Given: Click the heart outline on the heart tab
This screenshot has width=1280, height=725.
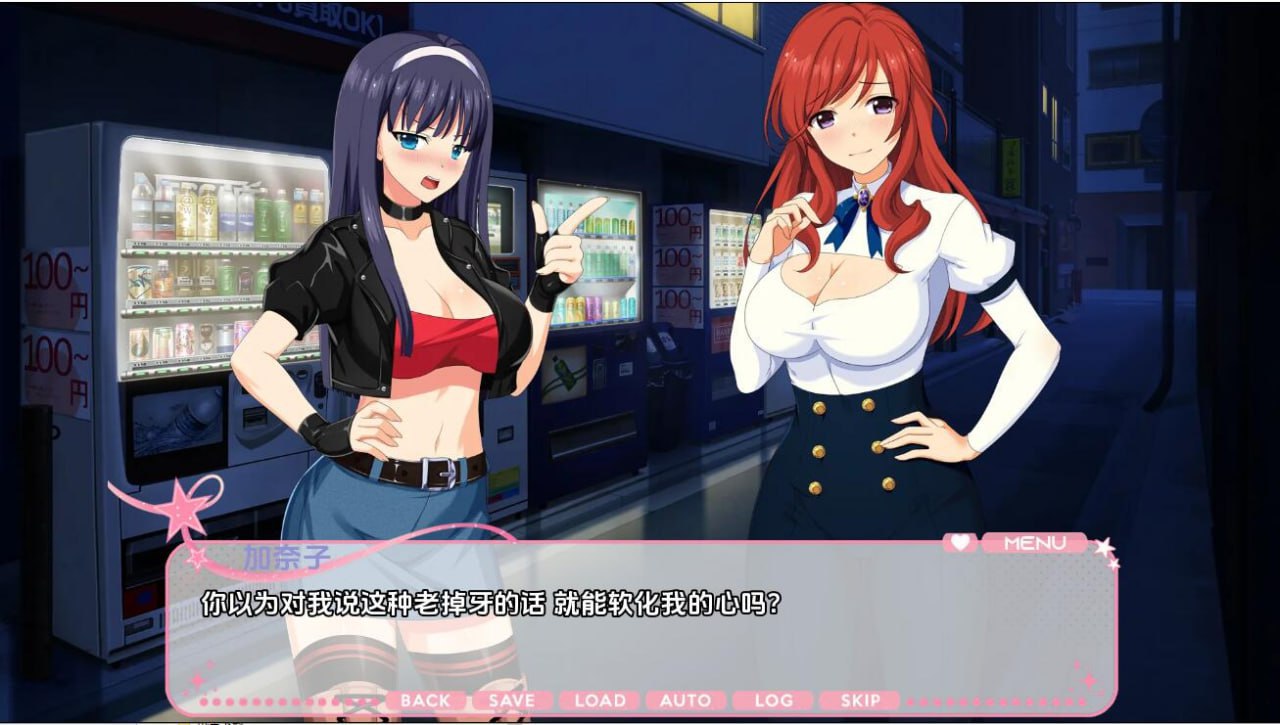Looking at the screenshot, I should point(961,542).
